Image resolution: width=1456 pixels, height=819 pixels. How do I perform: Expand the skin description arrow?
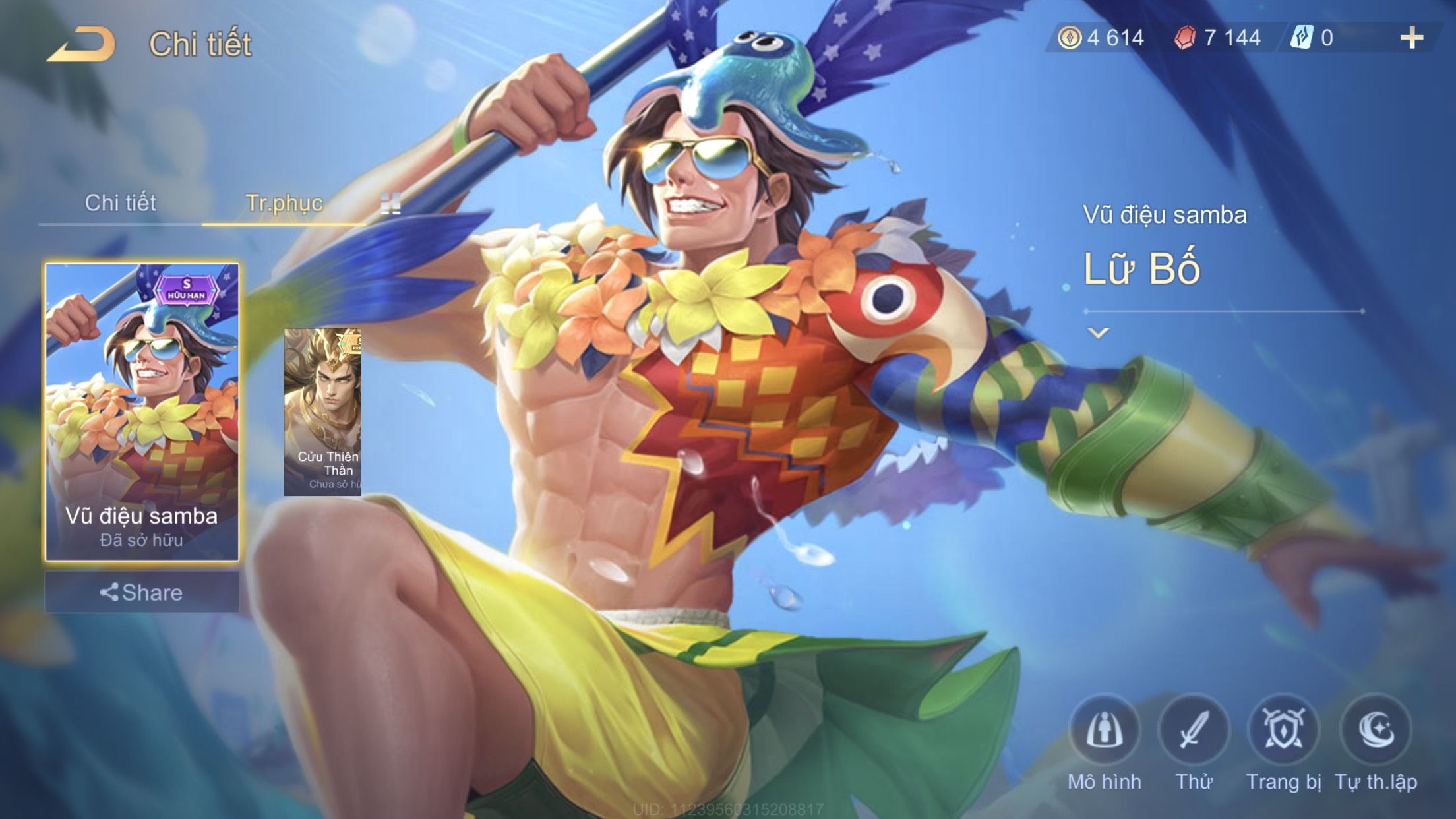pyautogui.click(x=1098, y=333)
